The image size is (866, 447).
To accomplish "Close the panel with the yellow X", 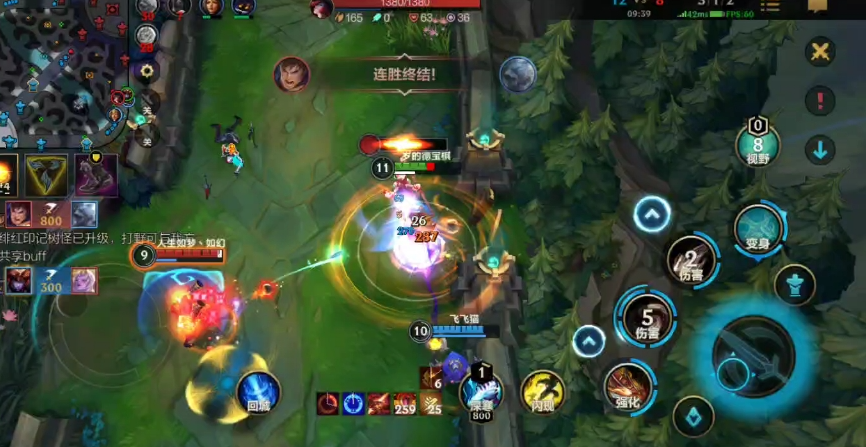I will click(820, 52).
